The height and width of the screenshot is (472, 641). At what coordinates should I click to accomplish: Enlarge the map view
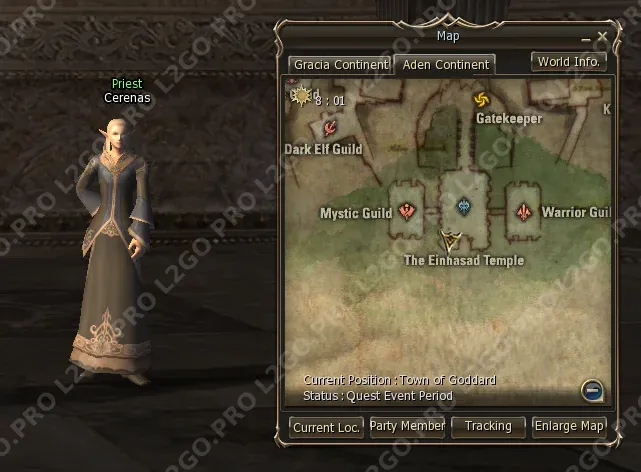click(569, 427)
